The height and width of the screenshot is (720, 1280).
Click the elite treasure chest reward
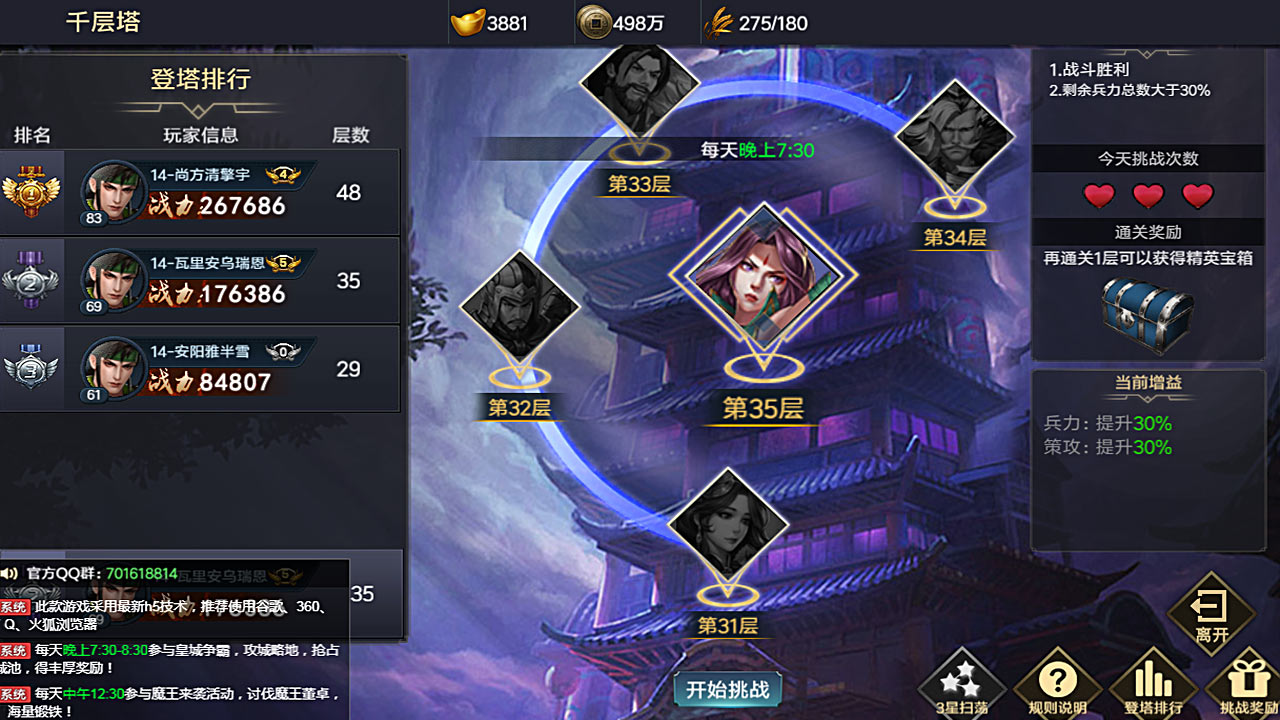click(1147, 314)
